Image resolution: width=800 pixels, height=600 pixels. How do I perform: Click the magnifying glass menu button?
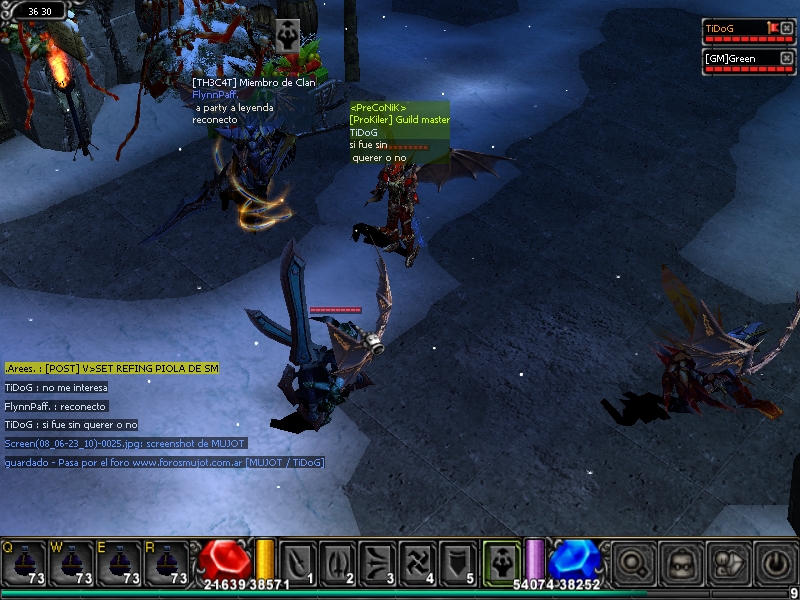click(632, 562)
